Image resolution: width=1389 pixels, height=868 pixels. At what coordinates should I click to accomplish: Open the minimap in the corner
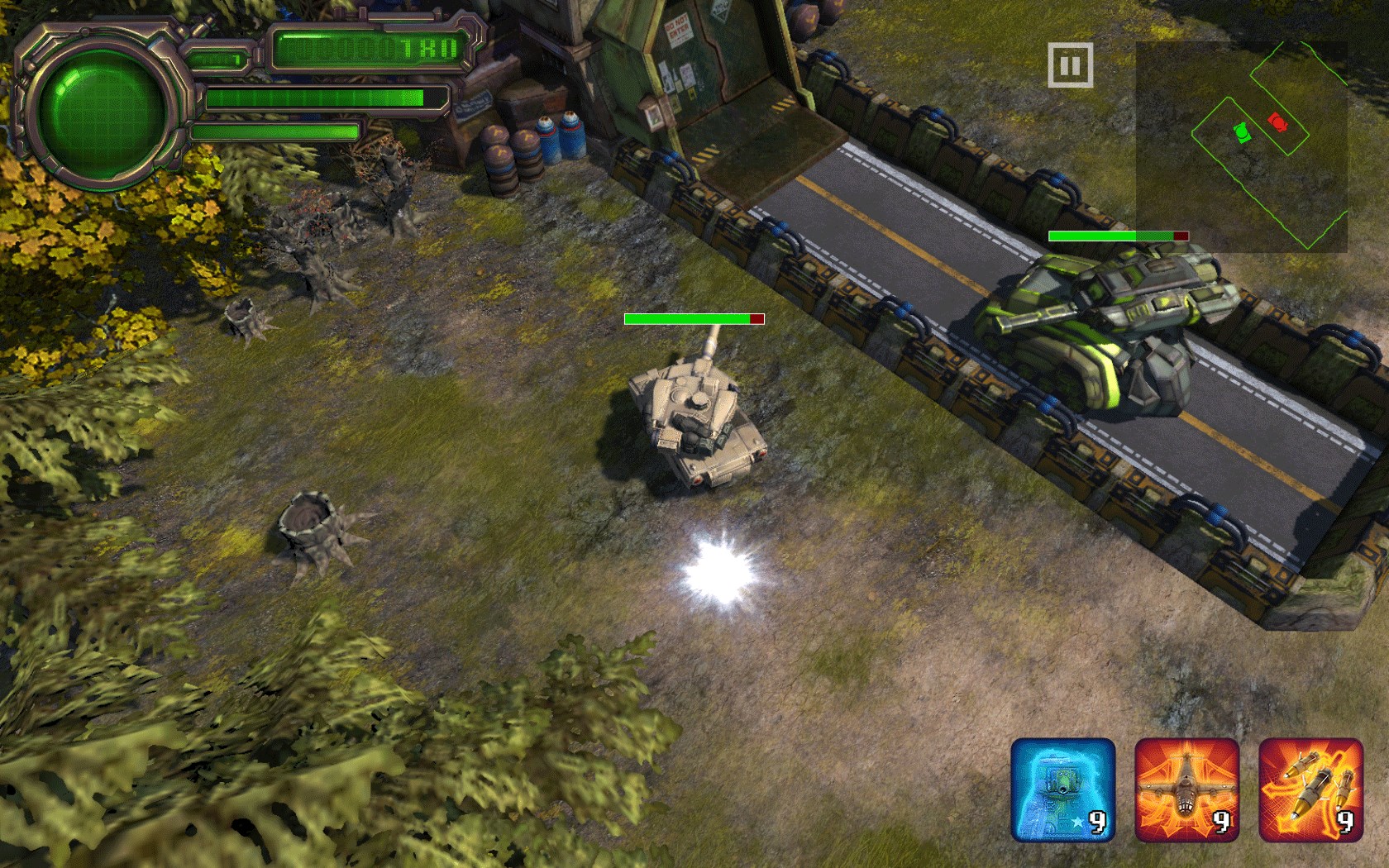tap(1241, 146)
